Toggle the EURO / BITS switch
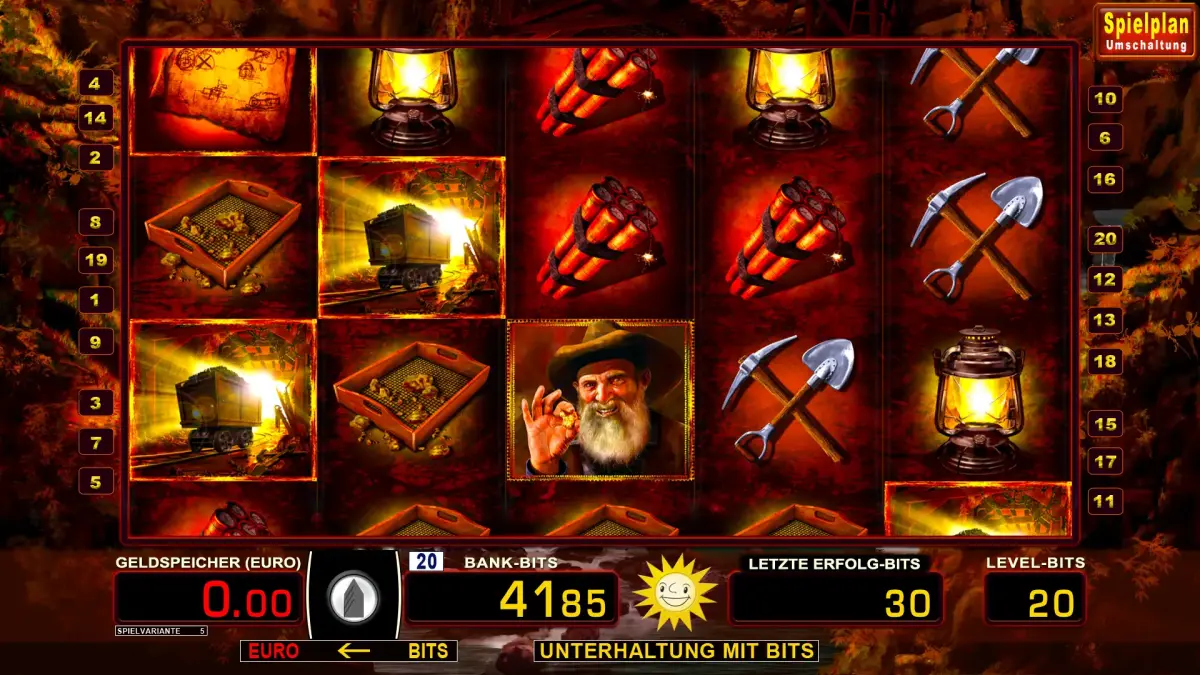The width and height of the screenshot is (1200, 675). 348,651
